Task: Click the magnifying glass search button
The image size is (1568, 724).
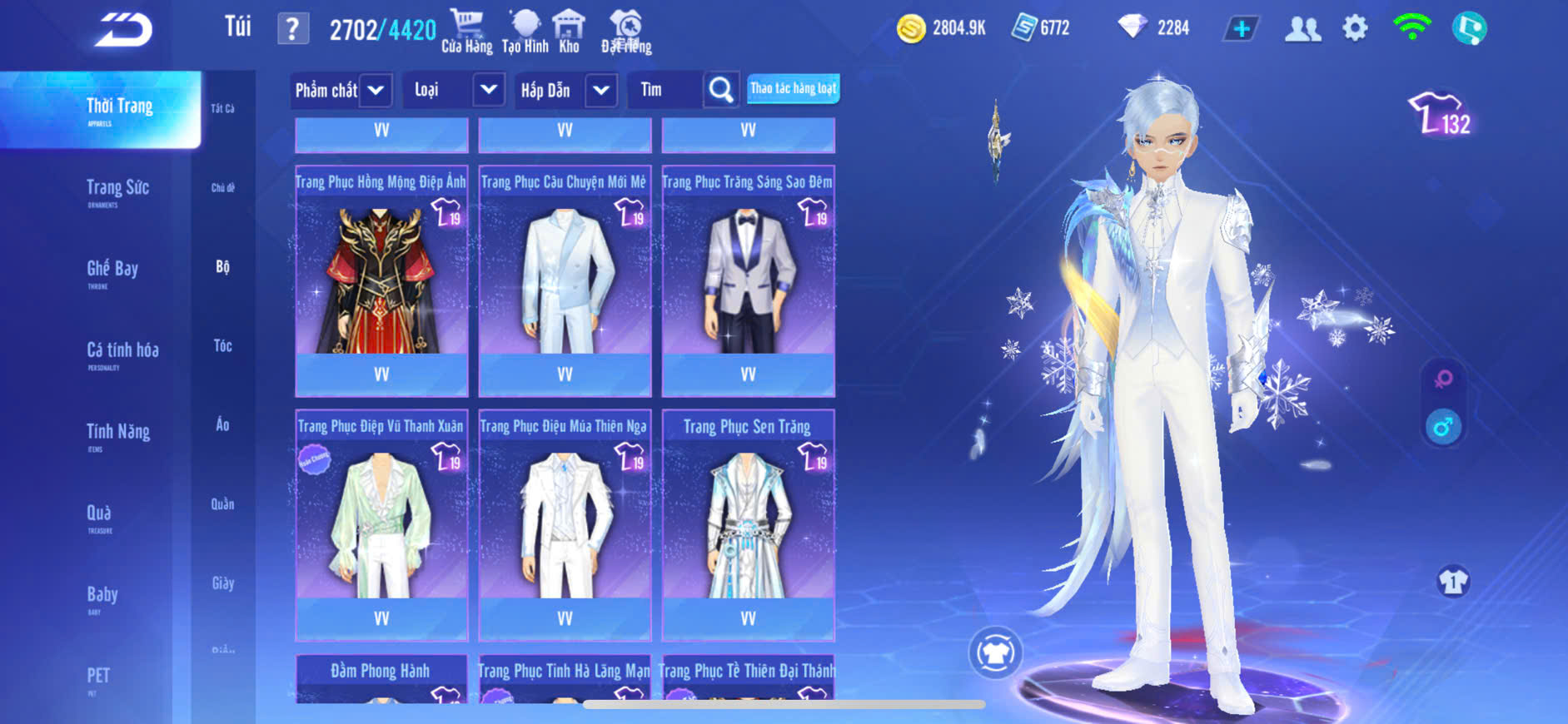Action: click(721, 90)
